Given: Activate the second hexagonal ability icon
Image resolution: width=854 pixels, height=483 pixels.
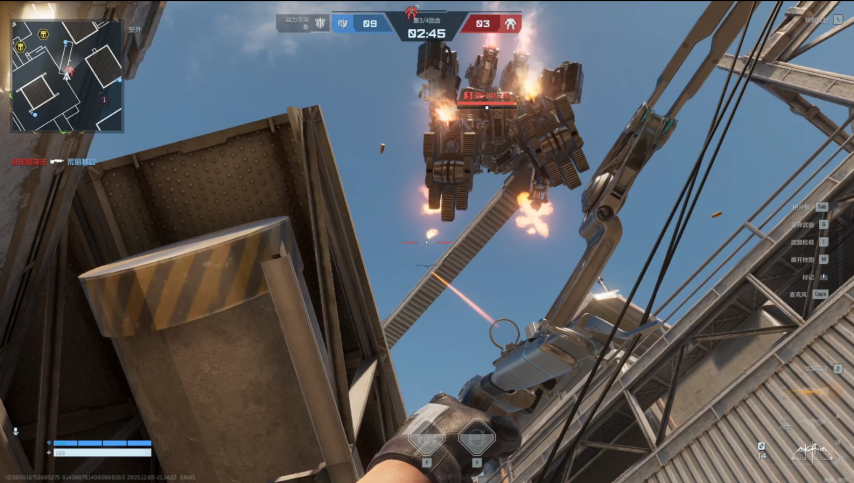Looking at the screenshot, I should [476, 438].
